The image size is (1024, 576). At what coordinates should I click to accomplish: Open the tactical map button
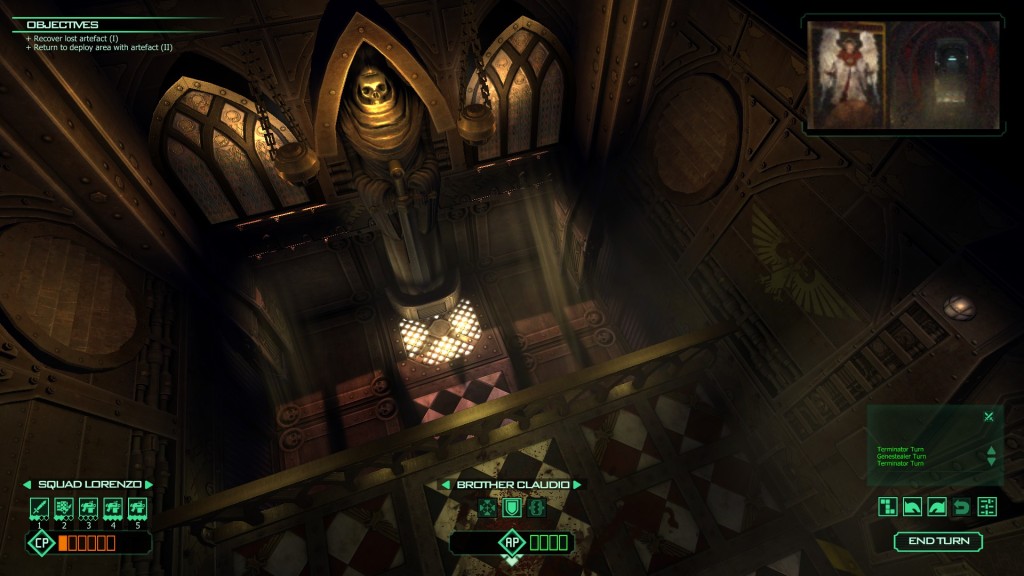[888, 507]
